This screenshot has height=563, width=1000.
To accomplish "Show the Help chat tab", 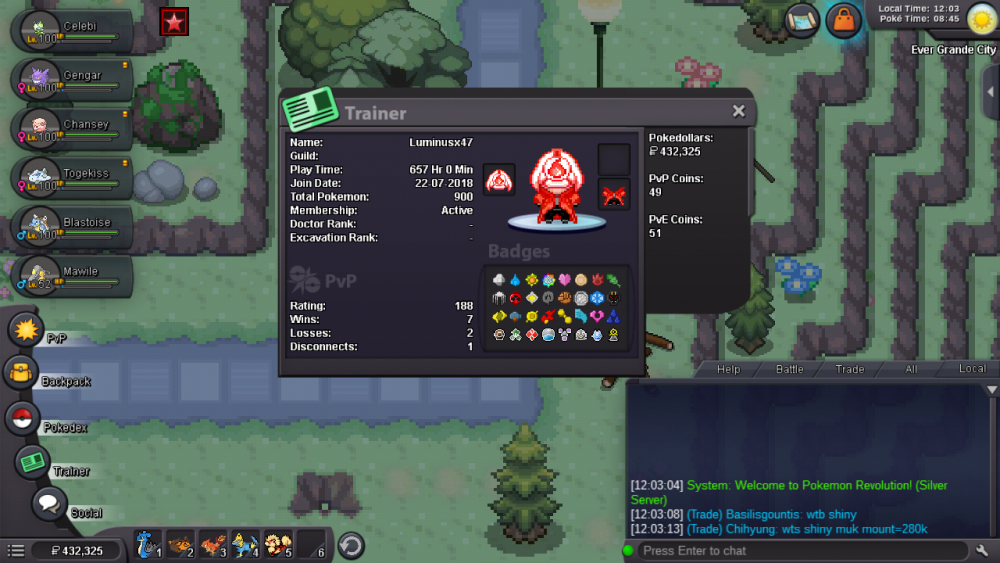I will pos(728,369).
